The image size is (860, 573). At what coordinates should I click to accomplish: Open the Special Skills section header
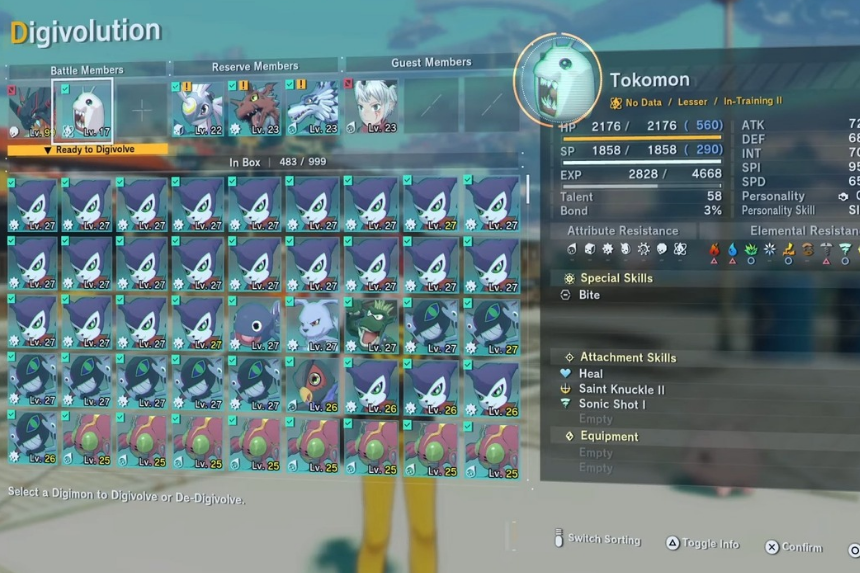pos(616,278)
